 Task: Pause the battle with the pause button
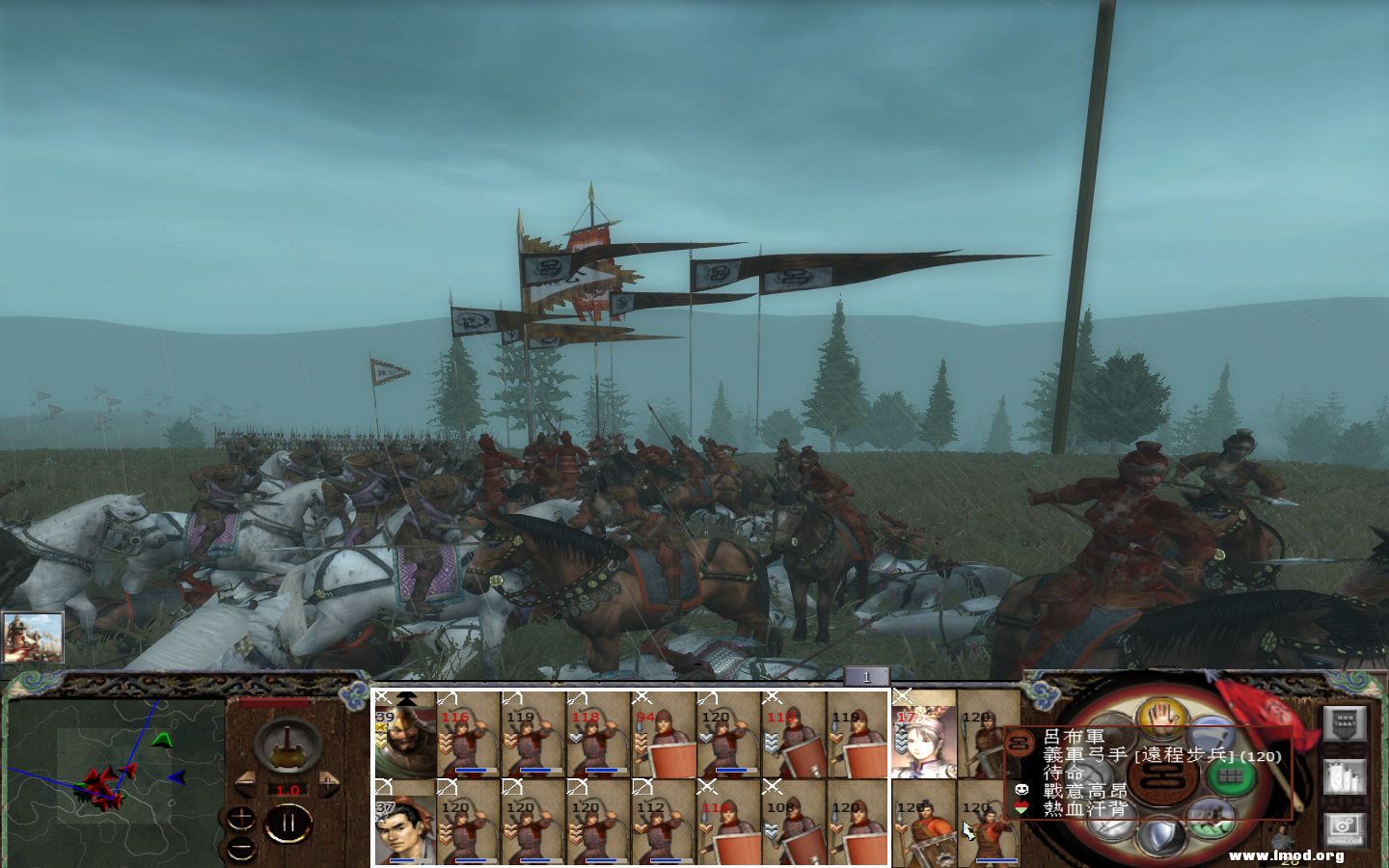pyautogui.click(x=289, y=823)
